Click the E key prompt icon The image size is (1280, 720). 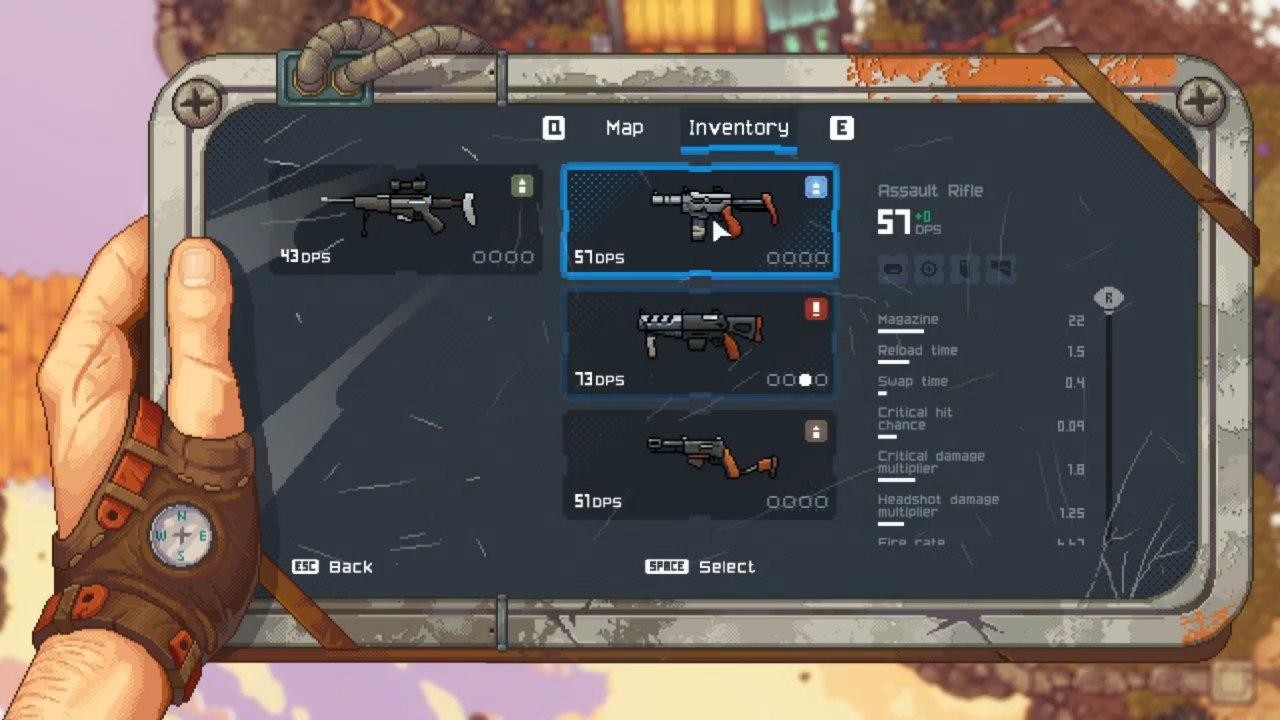[842, 128]
